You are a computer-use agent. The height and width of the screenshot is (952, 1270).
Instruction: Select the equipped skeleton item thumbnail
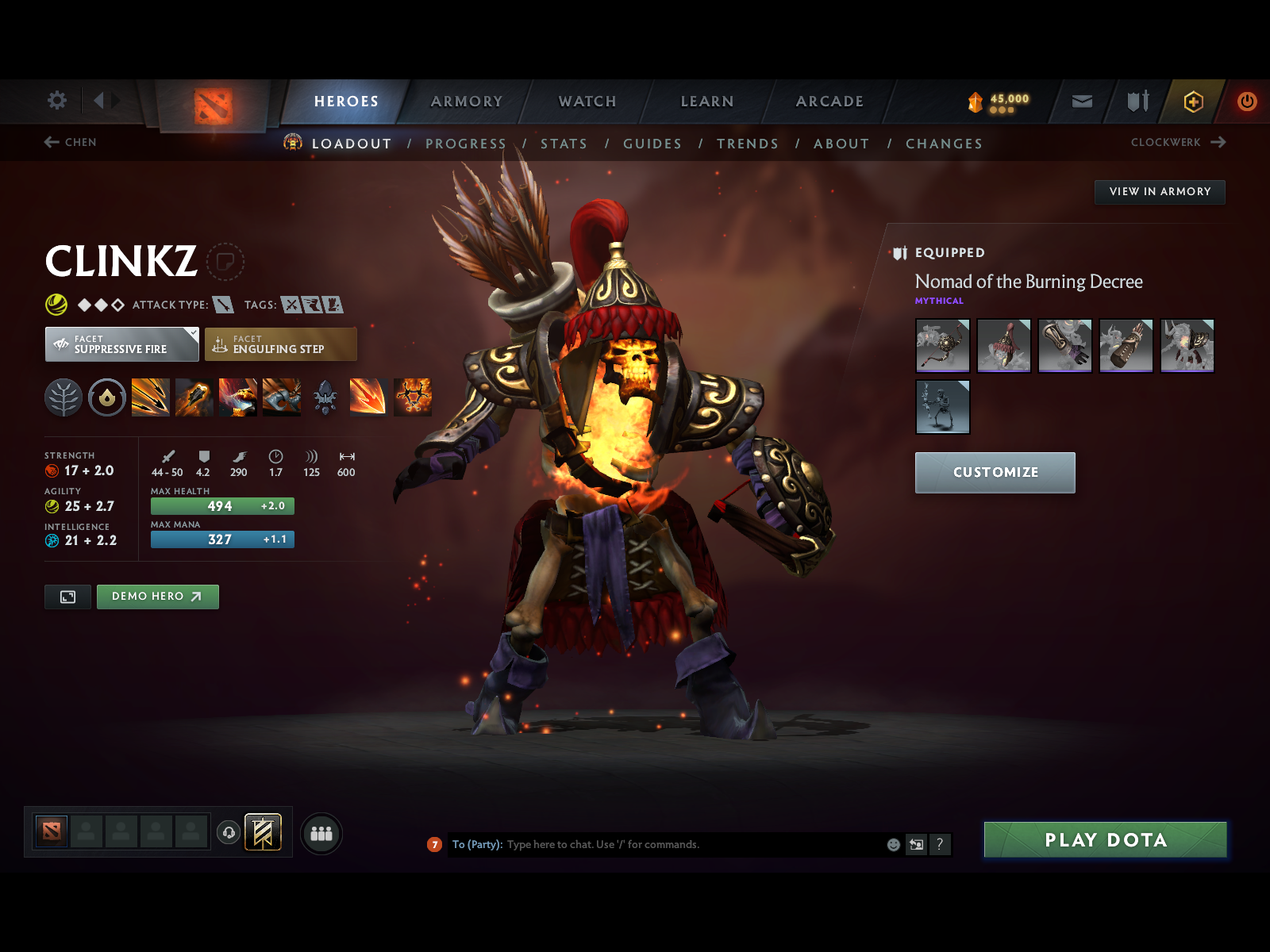tap(942, 406)
